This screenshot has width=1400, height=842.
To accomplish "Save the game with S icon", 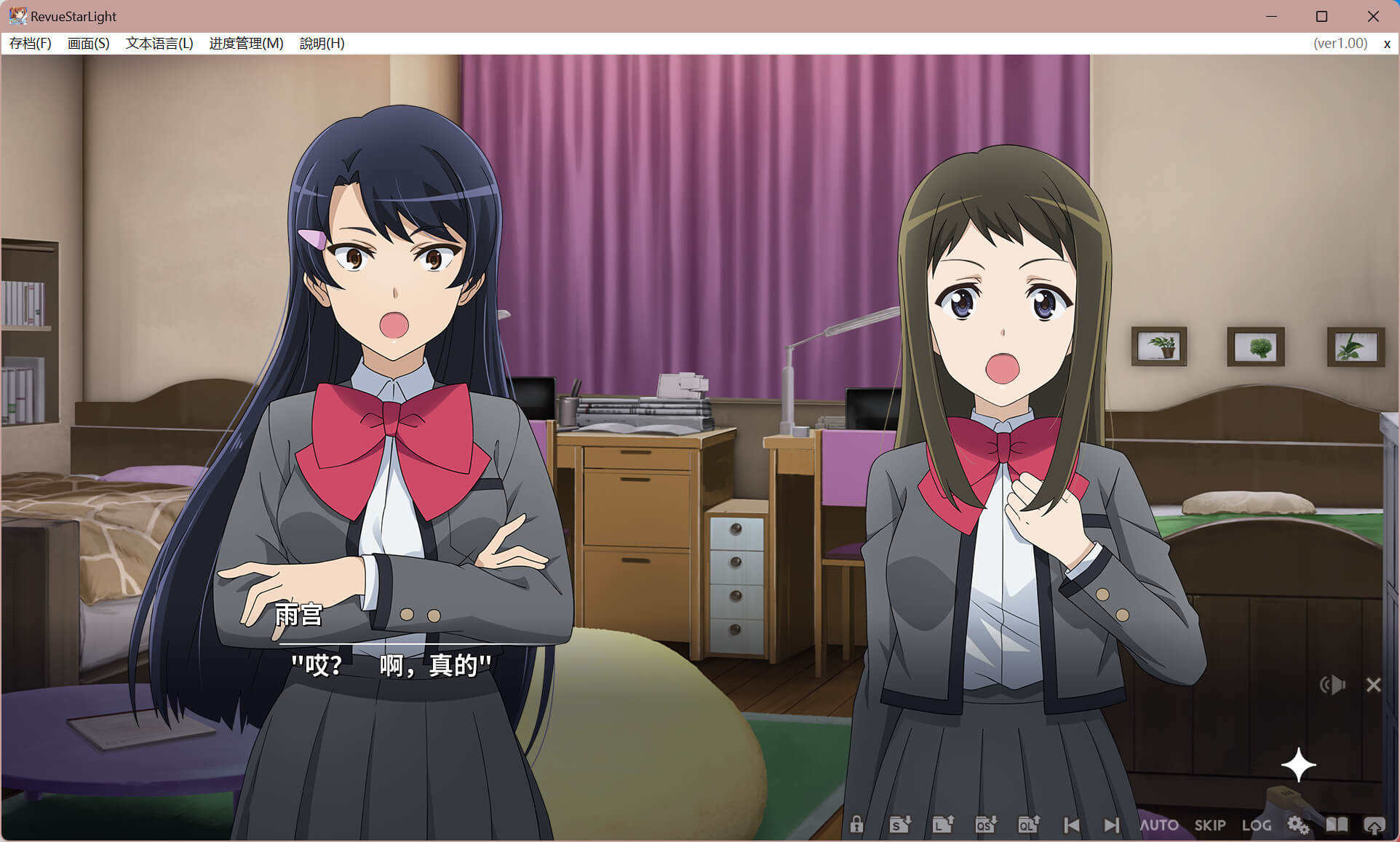I will point(900,825).
